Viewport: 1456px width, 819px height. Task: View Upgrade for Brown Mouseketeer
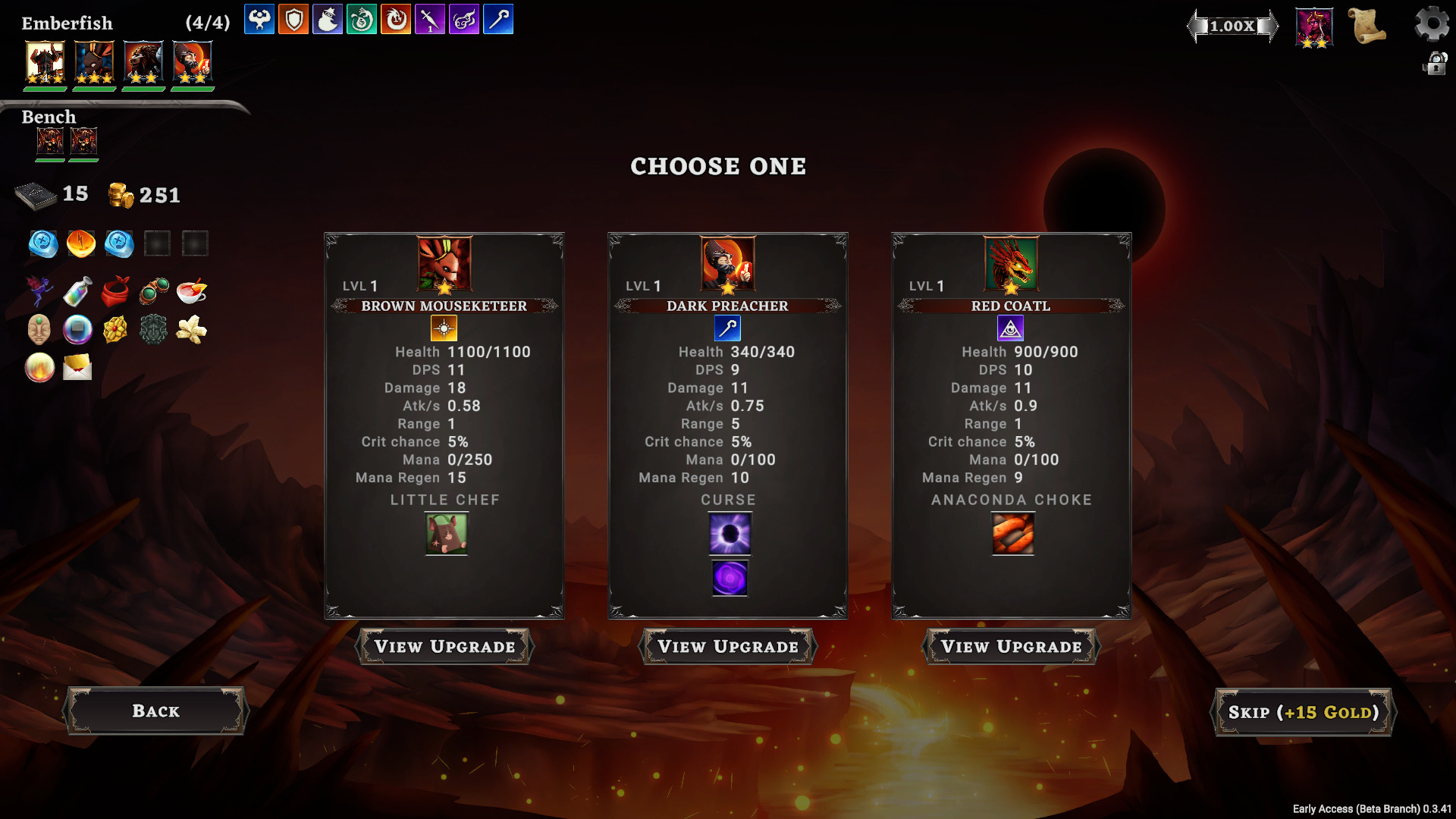[x=444, y=647]
